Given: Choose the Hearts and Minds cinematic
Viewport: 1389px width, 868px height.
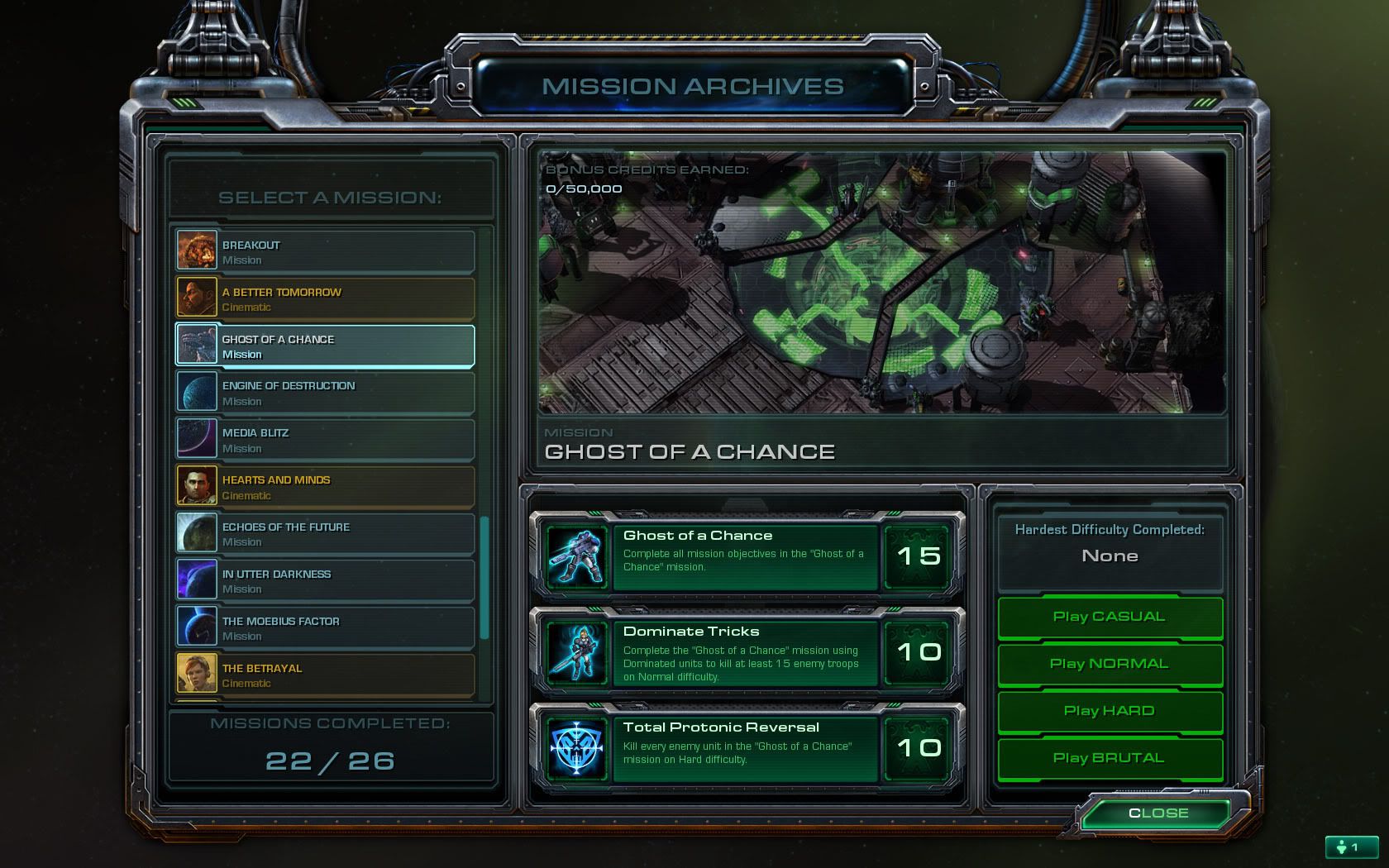Looking at the screenshot, I should pos(325,487).
